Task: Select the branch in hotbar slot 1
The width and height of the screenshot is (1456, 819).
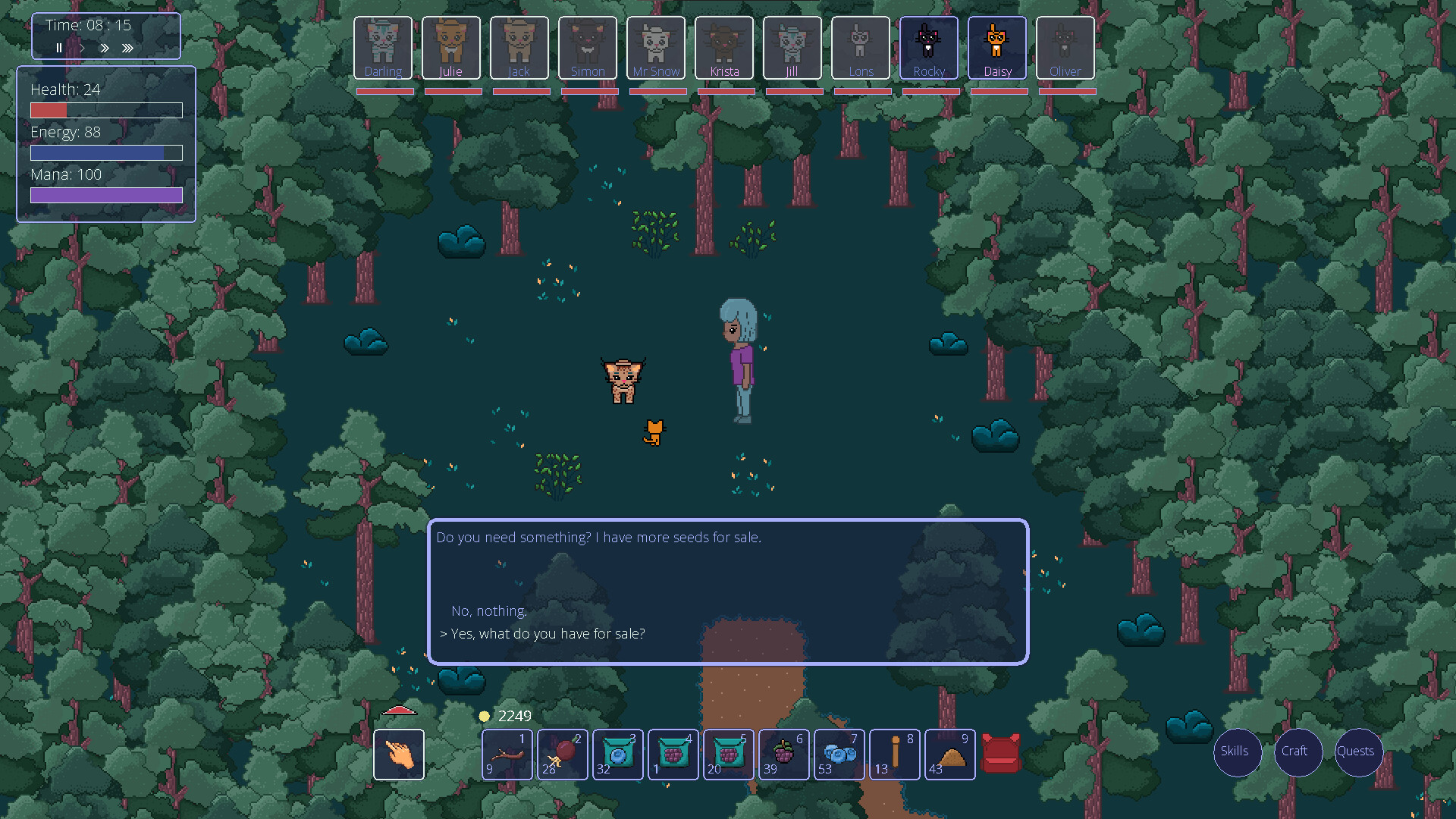Action: coord(507,755)
